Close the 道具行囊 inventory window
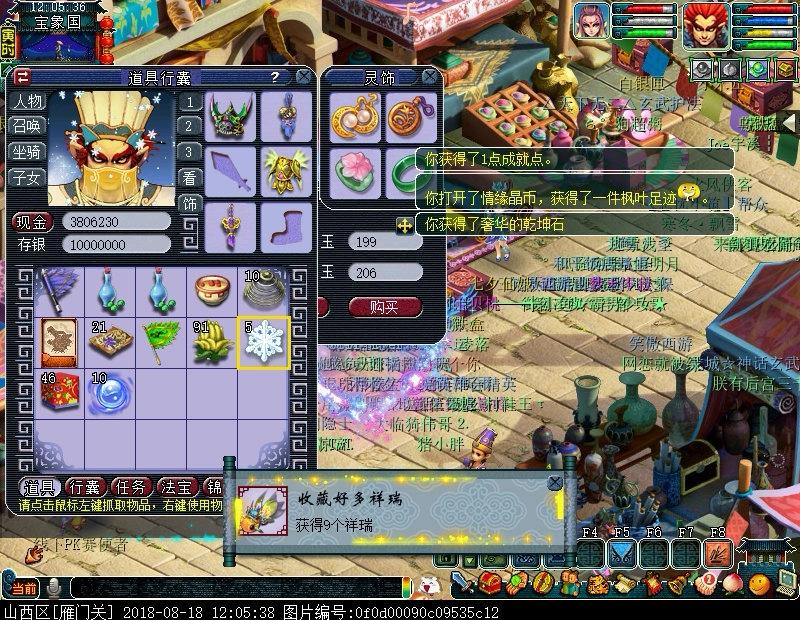Screen dimensions: 800x620 [302, 76]
